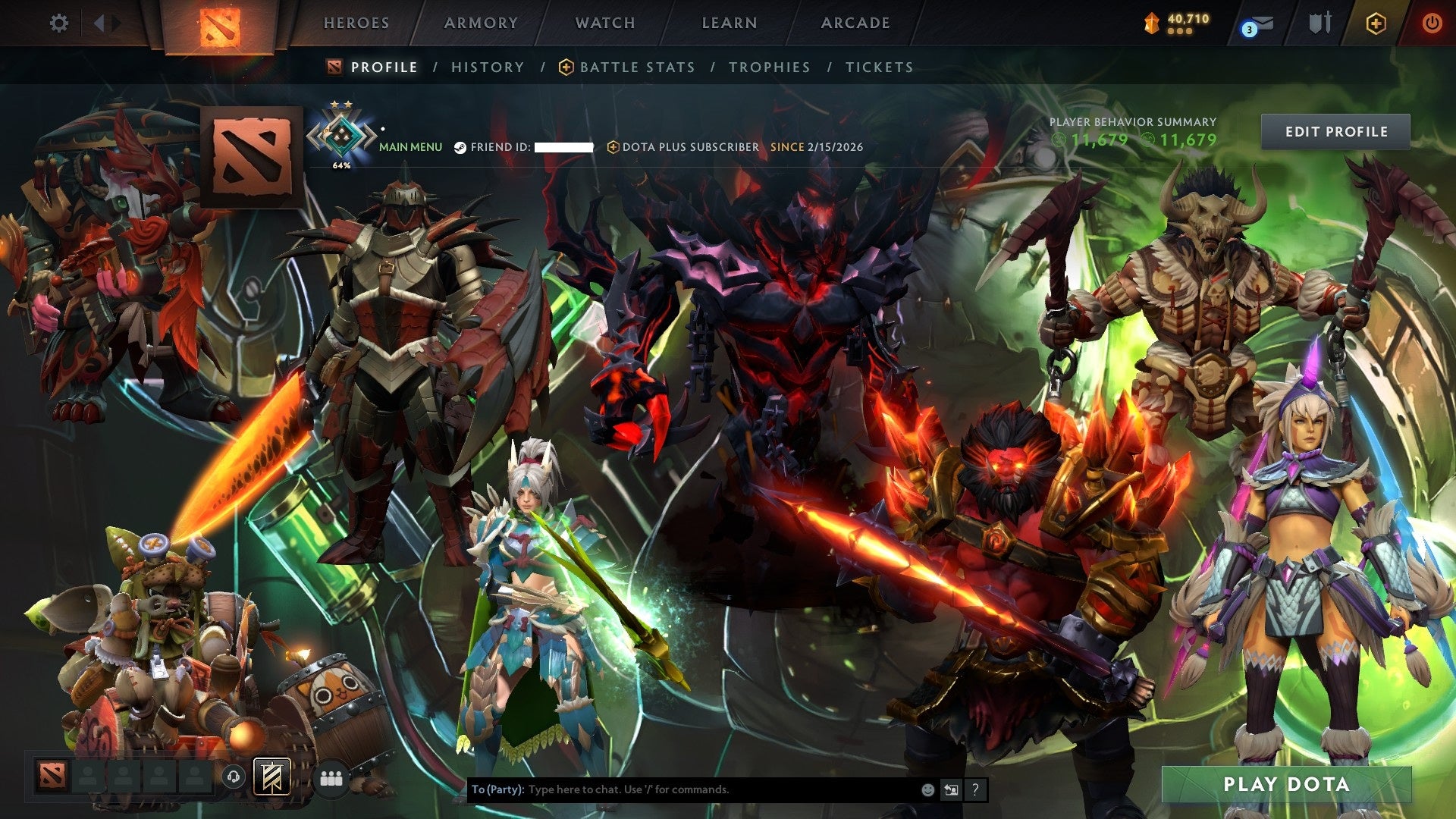Open the rank medal details
The height and width of the screenshot is (819, 1456).
pyautogui.click(x=342, y=129)
